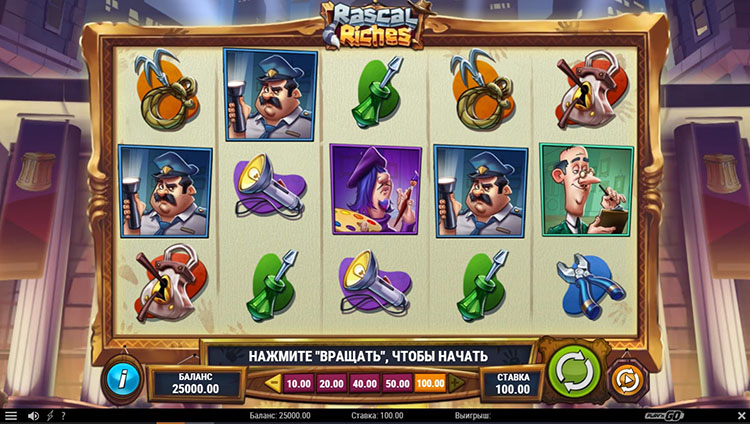Show the blue info paytable
Screen dimensions: 750x424
click(x=122, y=379)
